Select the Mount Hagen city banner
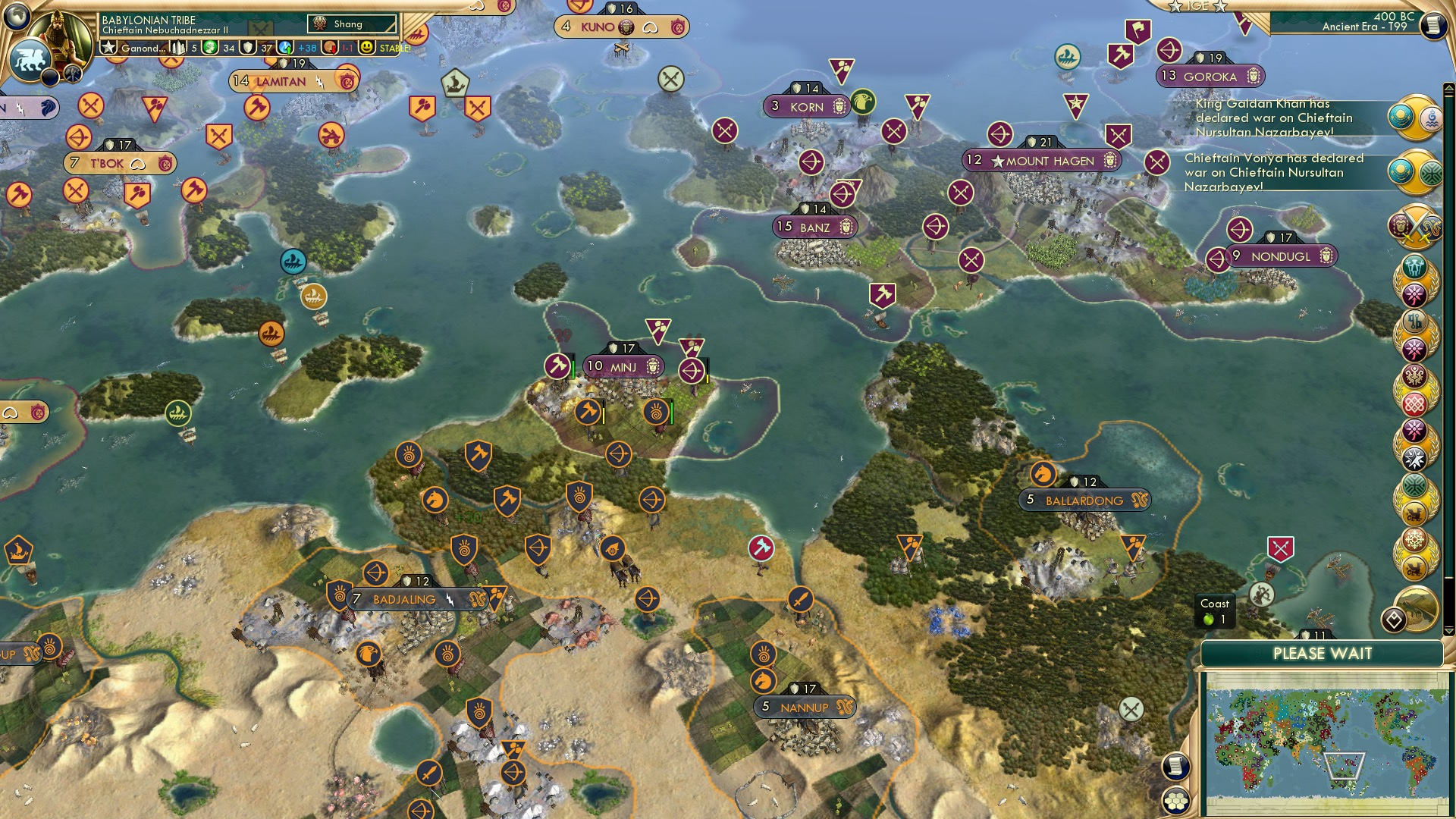The image size is (1456, 819). (1044, 160)
